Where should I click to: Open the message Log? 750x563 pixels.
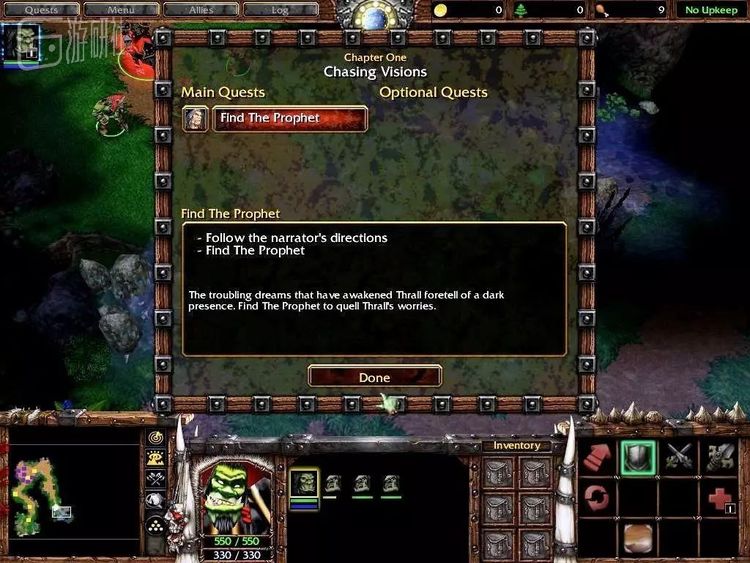pyautogui.click(x=280, y=10)
